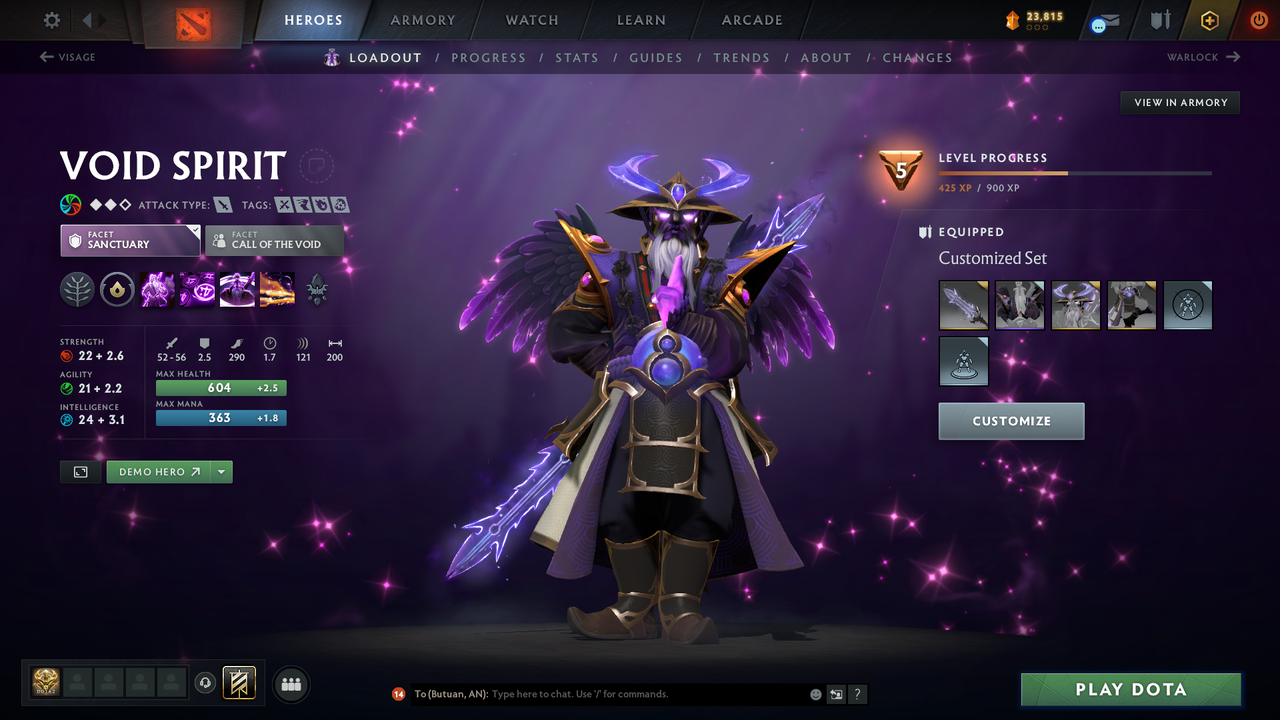Select the Dissimilate ability icon

tap(197, 290)
